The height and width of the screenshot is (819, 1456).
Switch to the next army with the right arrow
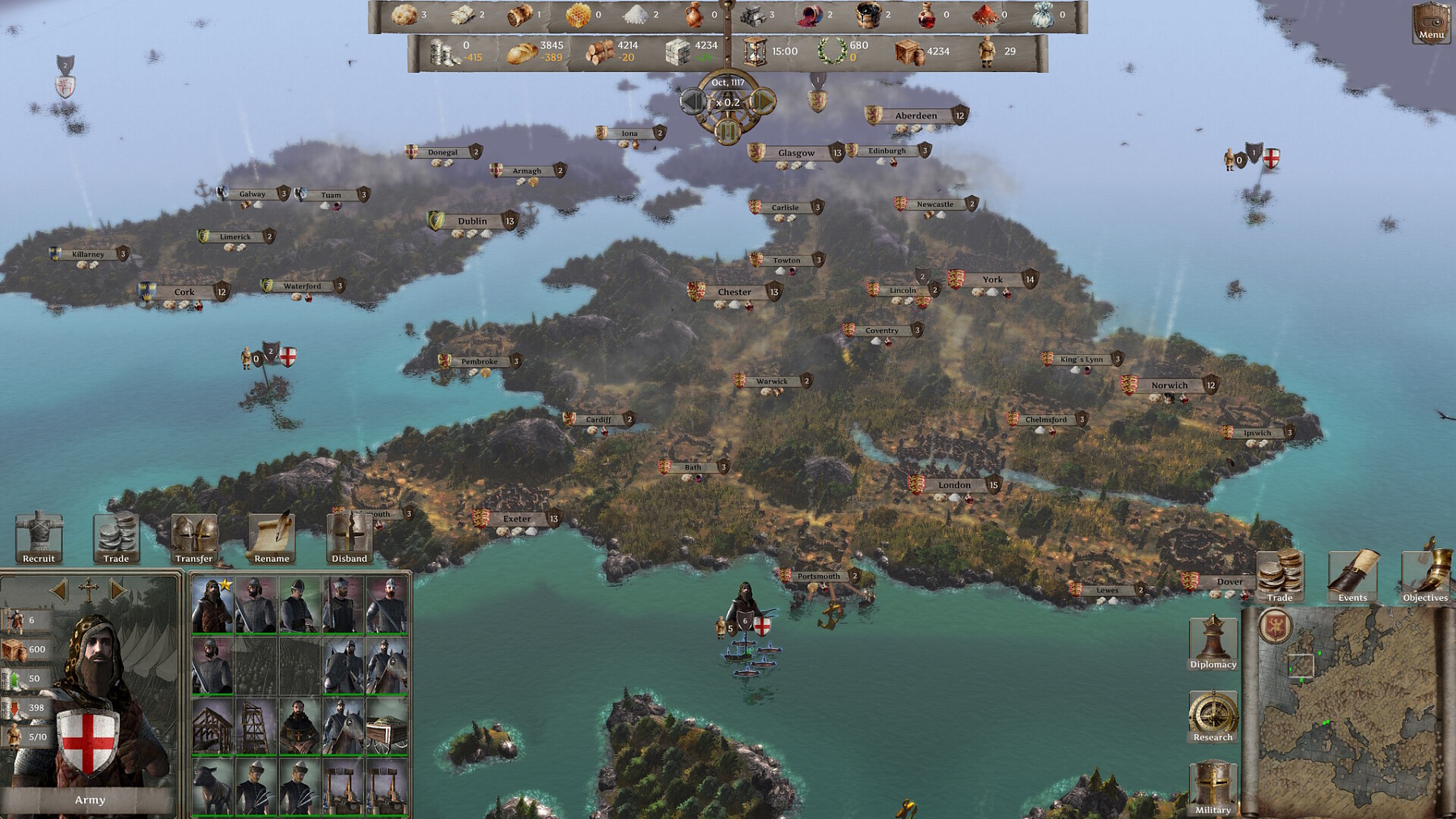click(118, 590)
